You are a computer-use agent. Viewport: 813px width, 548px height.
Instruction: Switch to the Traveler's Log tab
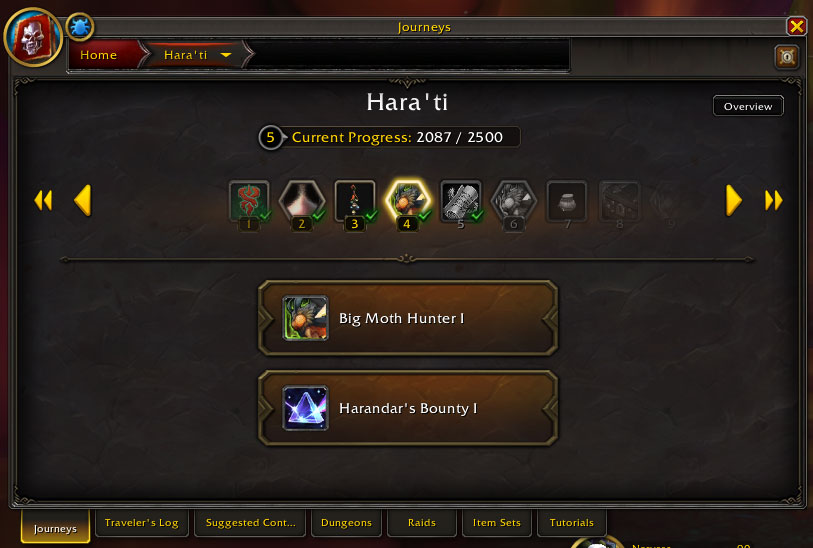pos(141,523)
